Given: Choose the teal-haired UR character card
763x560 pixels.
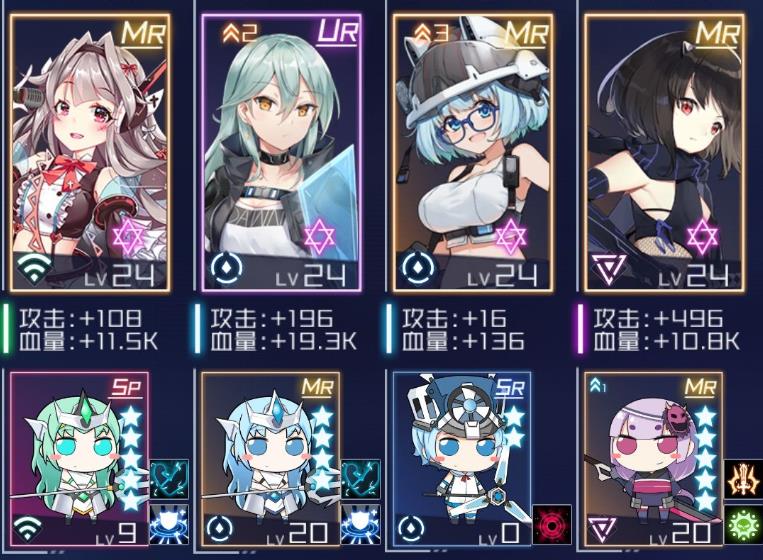Looking at the screenshot, I should (x=281, y=152).
